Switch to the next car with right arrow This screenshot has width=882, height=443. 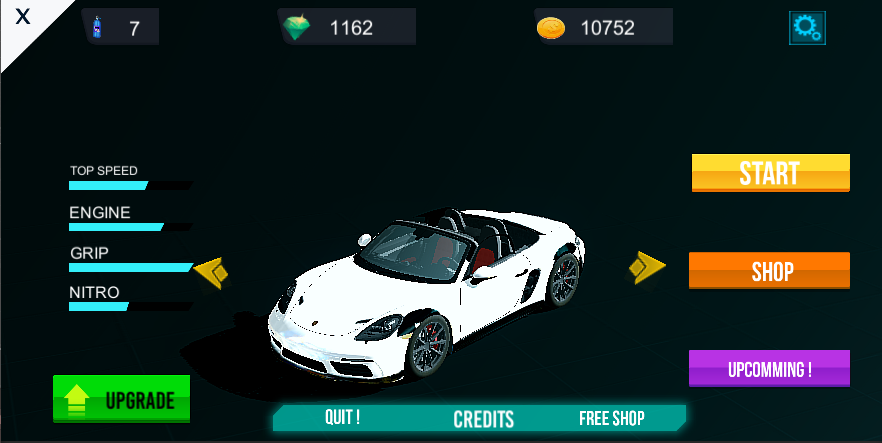[x=646, y=267]
